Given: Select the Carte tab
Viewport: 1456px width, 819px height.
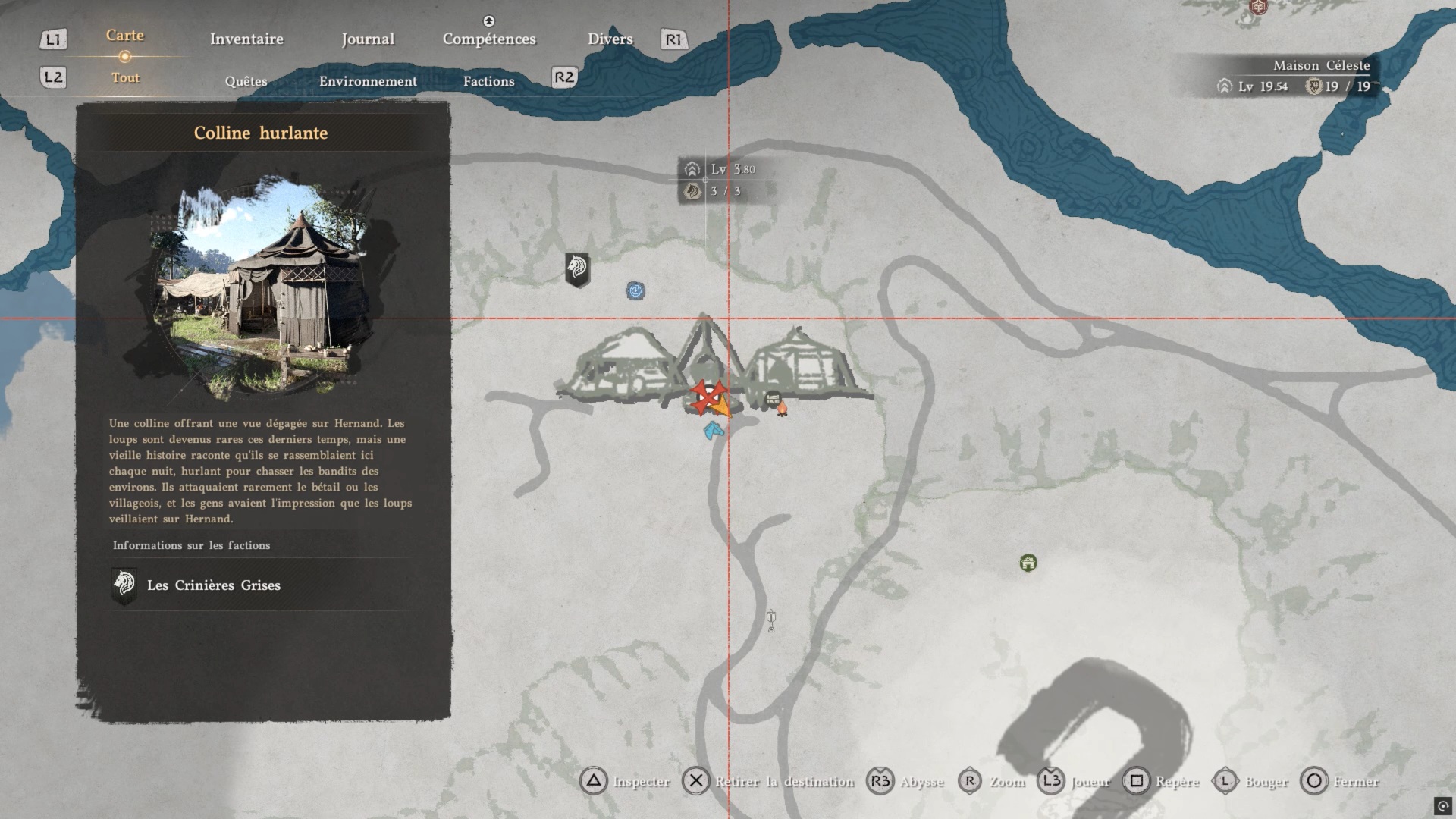Looking at the screenshot, I should point(125,36).
